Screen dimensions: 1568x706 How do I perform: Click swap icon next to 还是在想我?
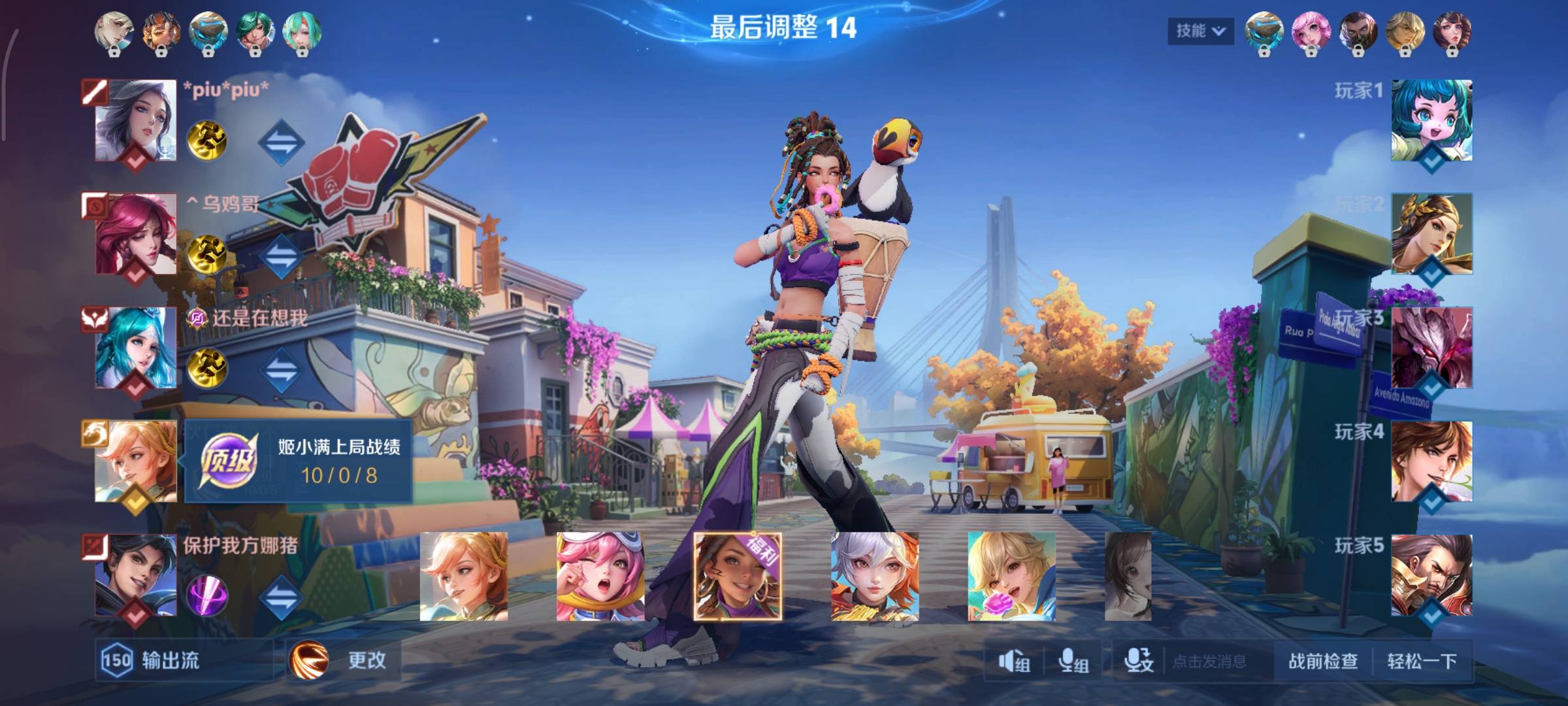click(281, 369)
